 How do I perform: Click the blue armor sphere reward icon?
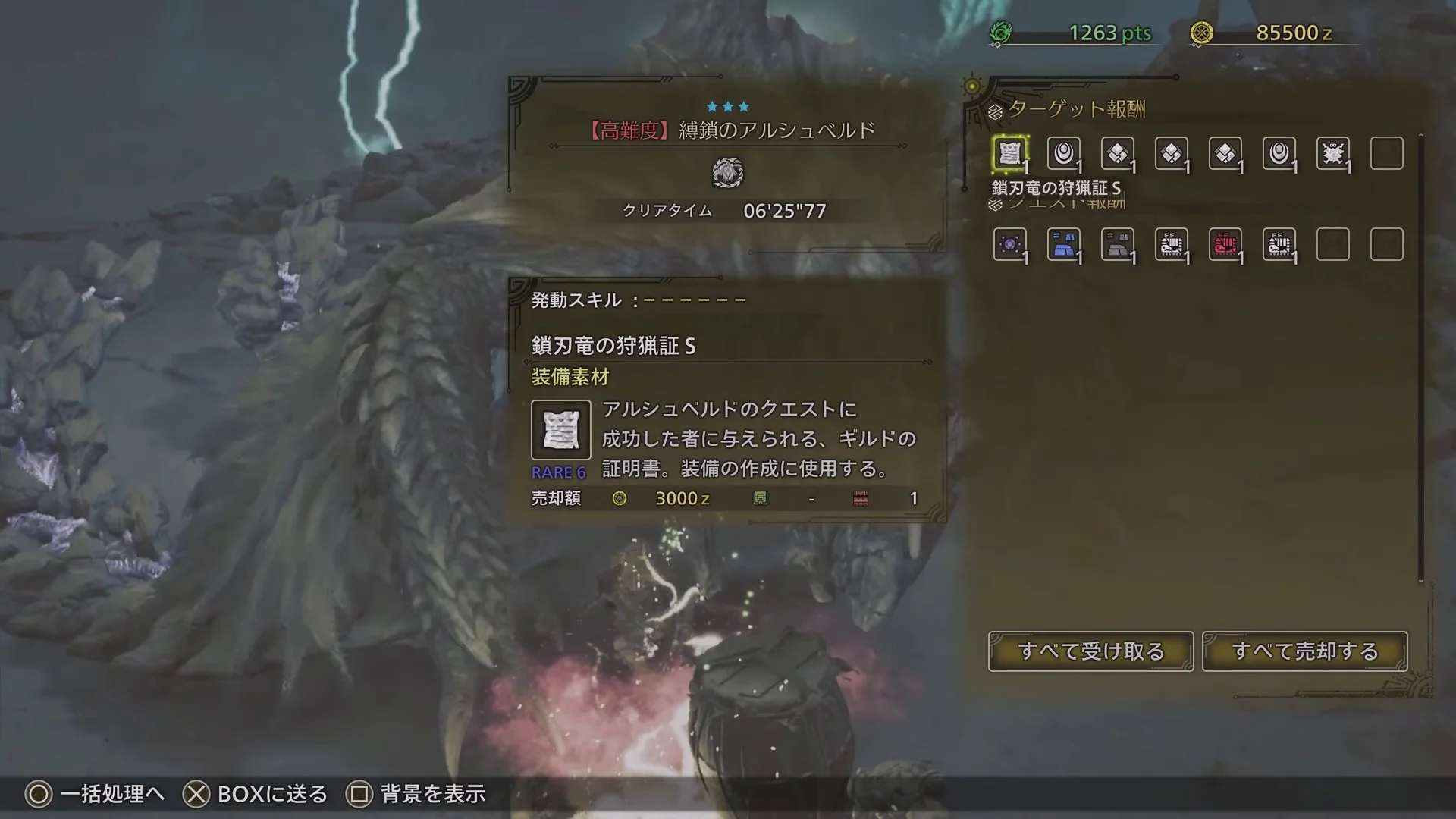click(x=1064, y=245)
